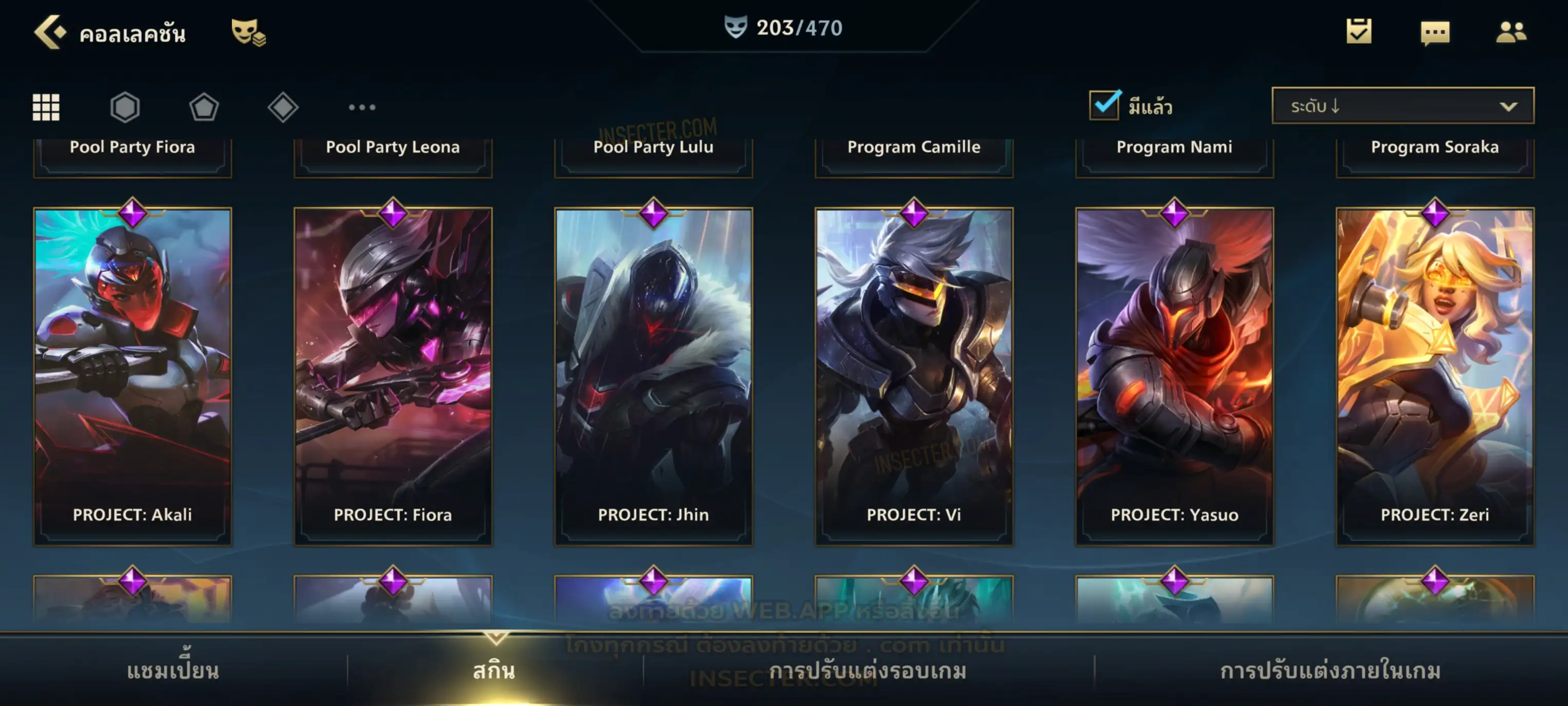The height and width of the screenshot is (706, 1568).
Task: Open the sort order dropdown
Action: pos(1403,106)
